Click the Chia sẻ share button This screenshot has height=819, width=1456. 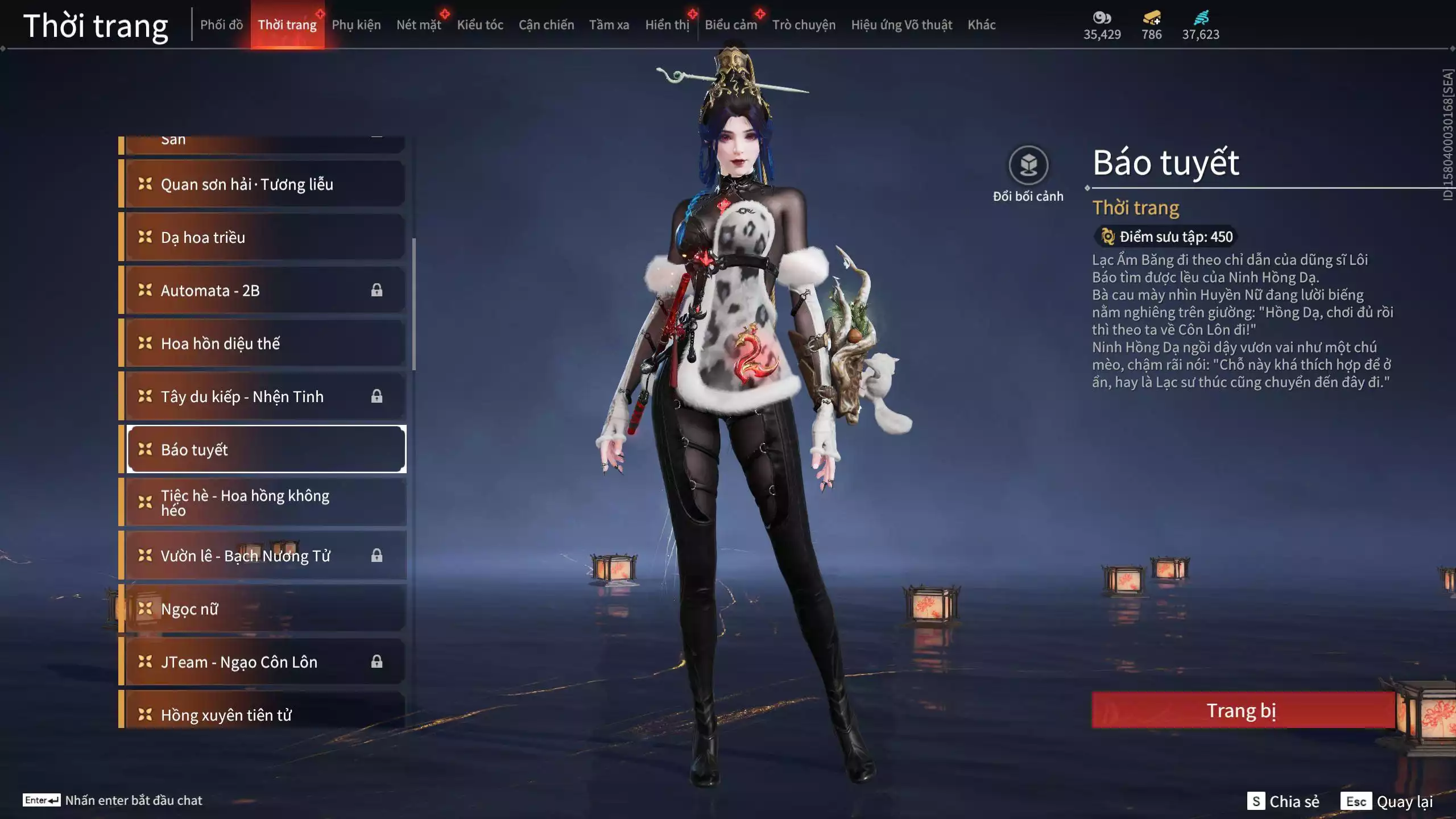[x=1284, y=801]
